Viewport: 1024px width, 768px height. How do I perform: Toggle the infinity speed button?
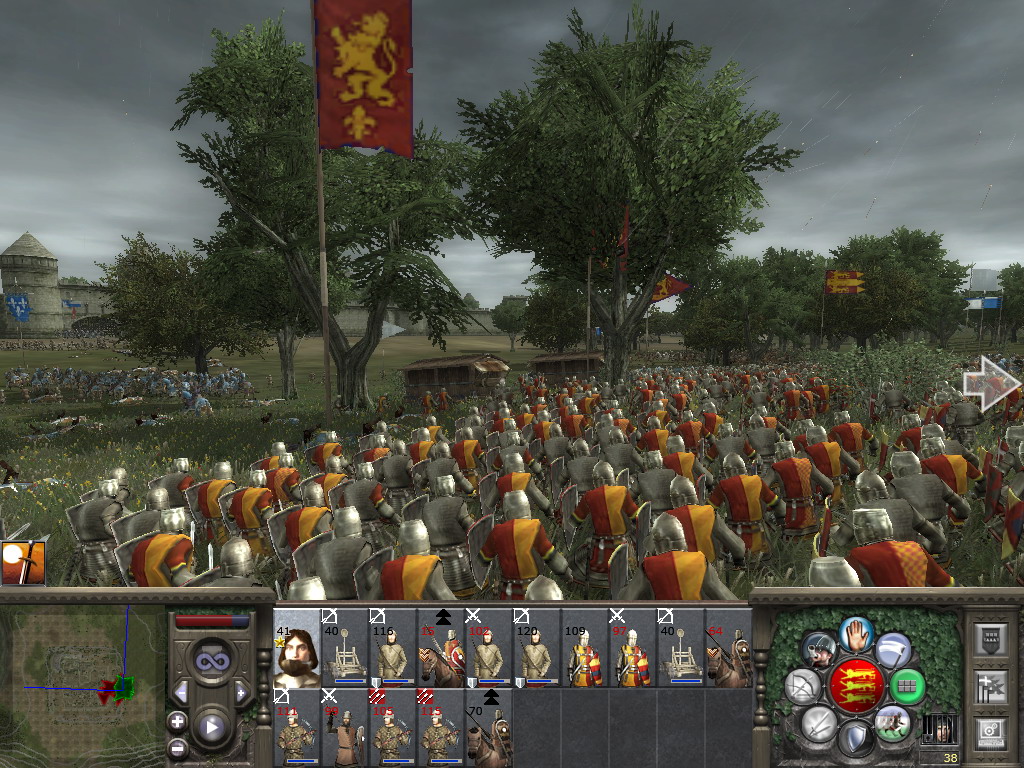coord(211,661)
